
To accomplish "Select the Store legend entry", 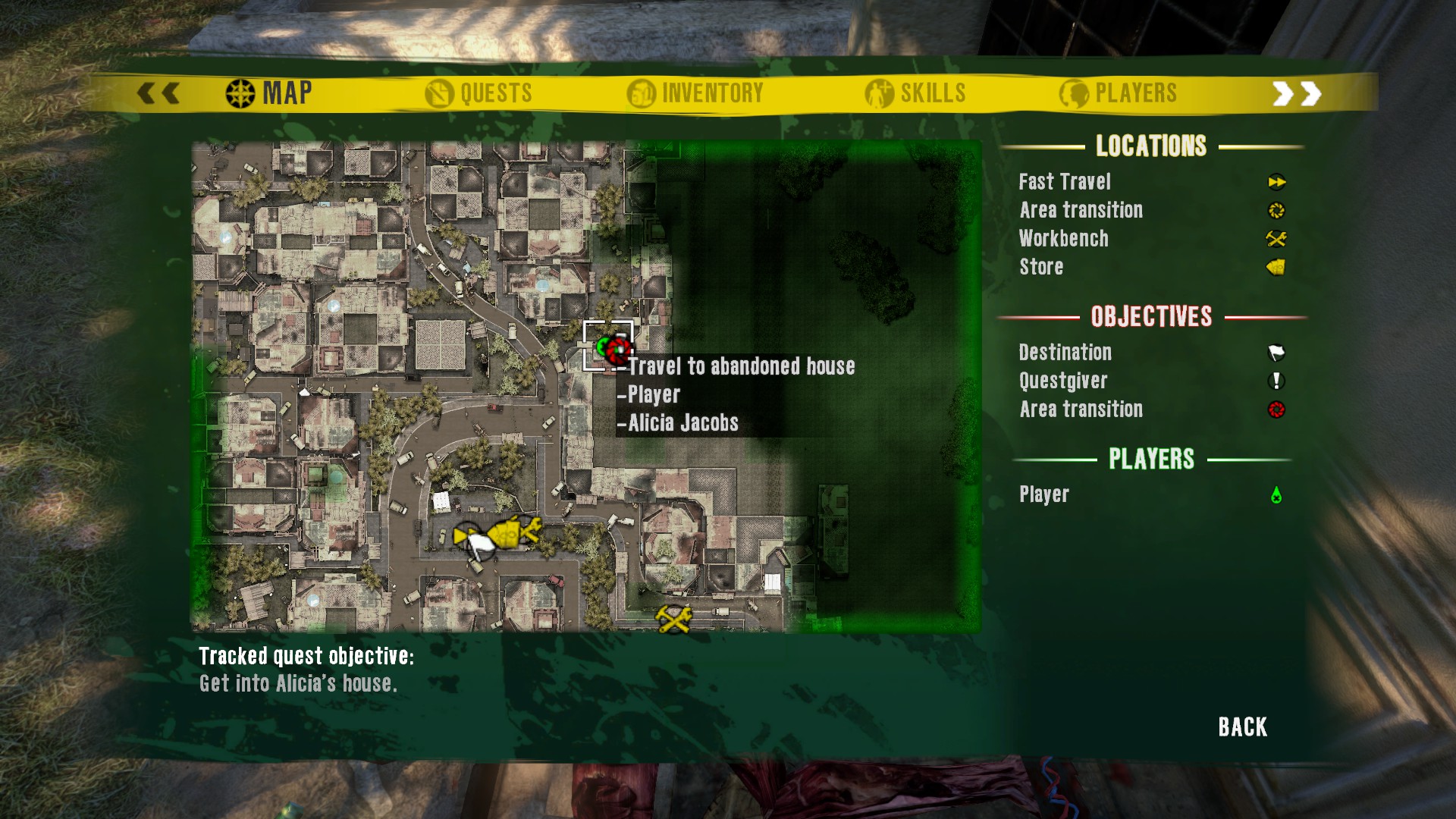I will click(x=1041, y=267).
